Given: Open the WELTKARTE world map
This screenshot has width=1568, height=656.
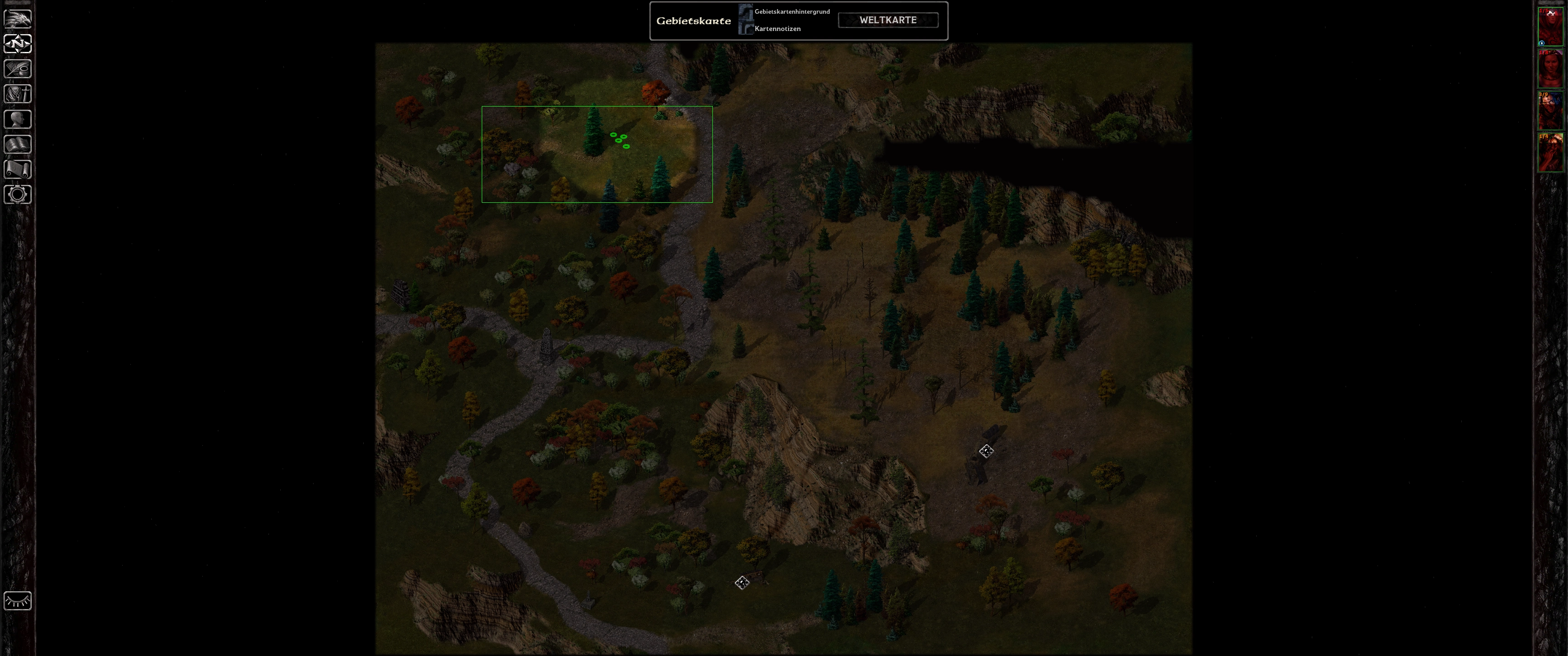Looking at the screenshot, I should (887, 20).
